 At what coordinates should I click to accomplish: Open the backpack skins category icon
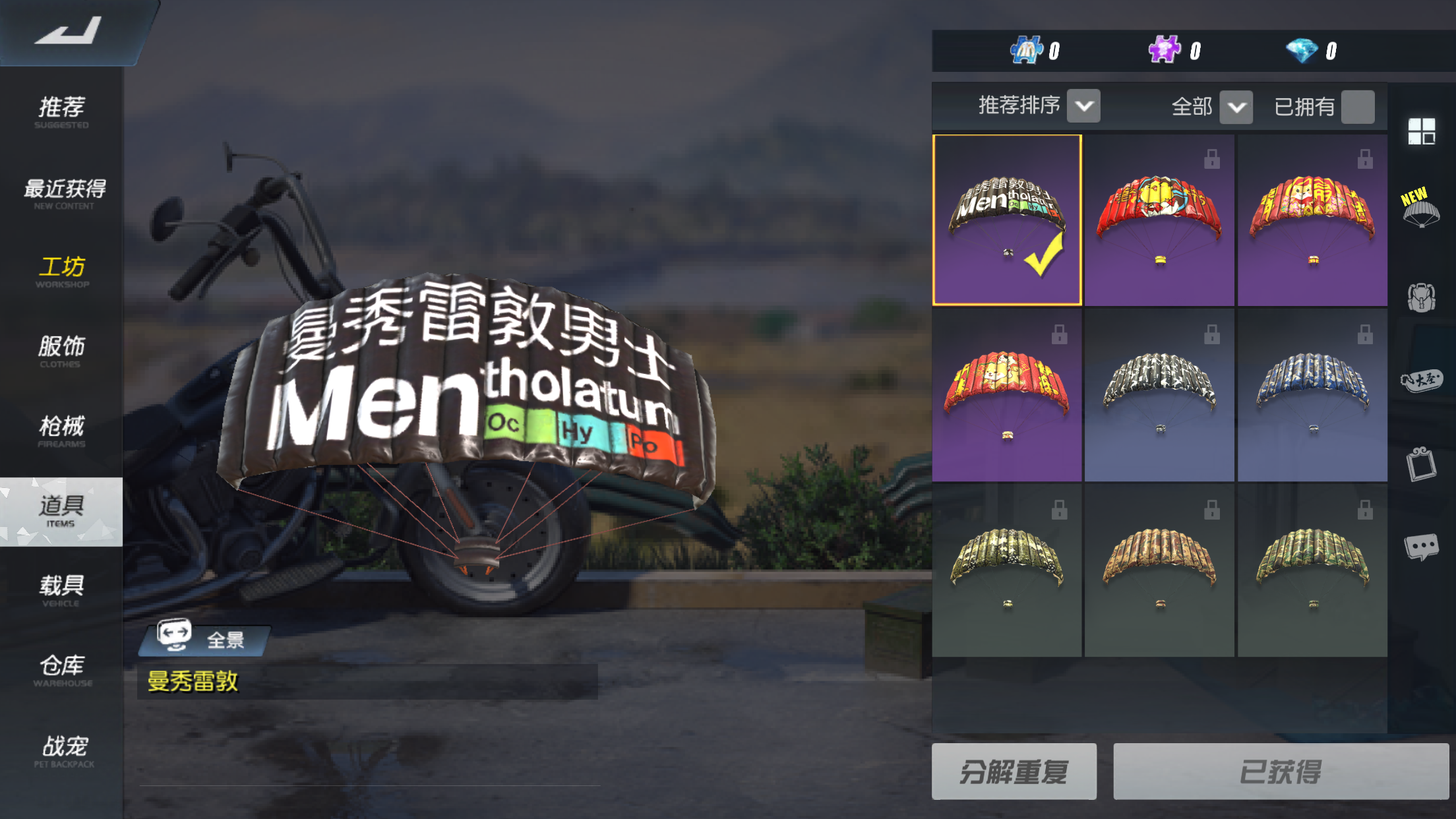point(1421,298)
